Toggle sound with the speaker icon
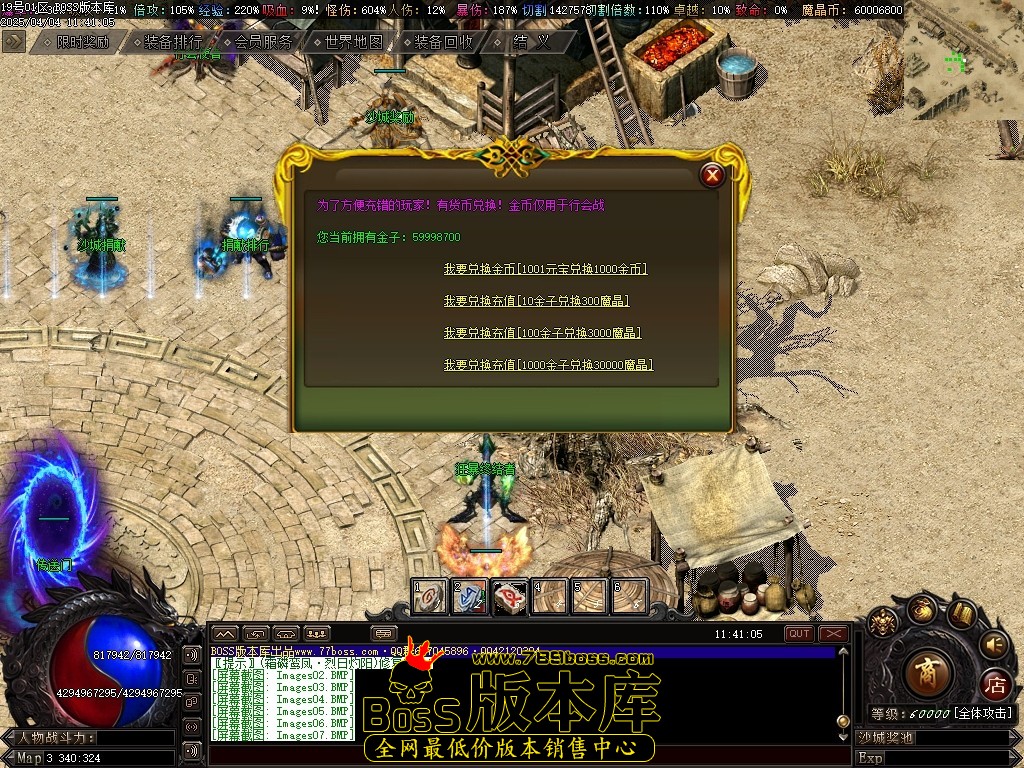The image size is (1024, 768). click(x=993, y=644)
